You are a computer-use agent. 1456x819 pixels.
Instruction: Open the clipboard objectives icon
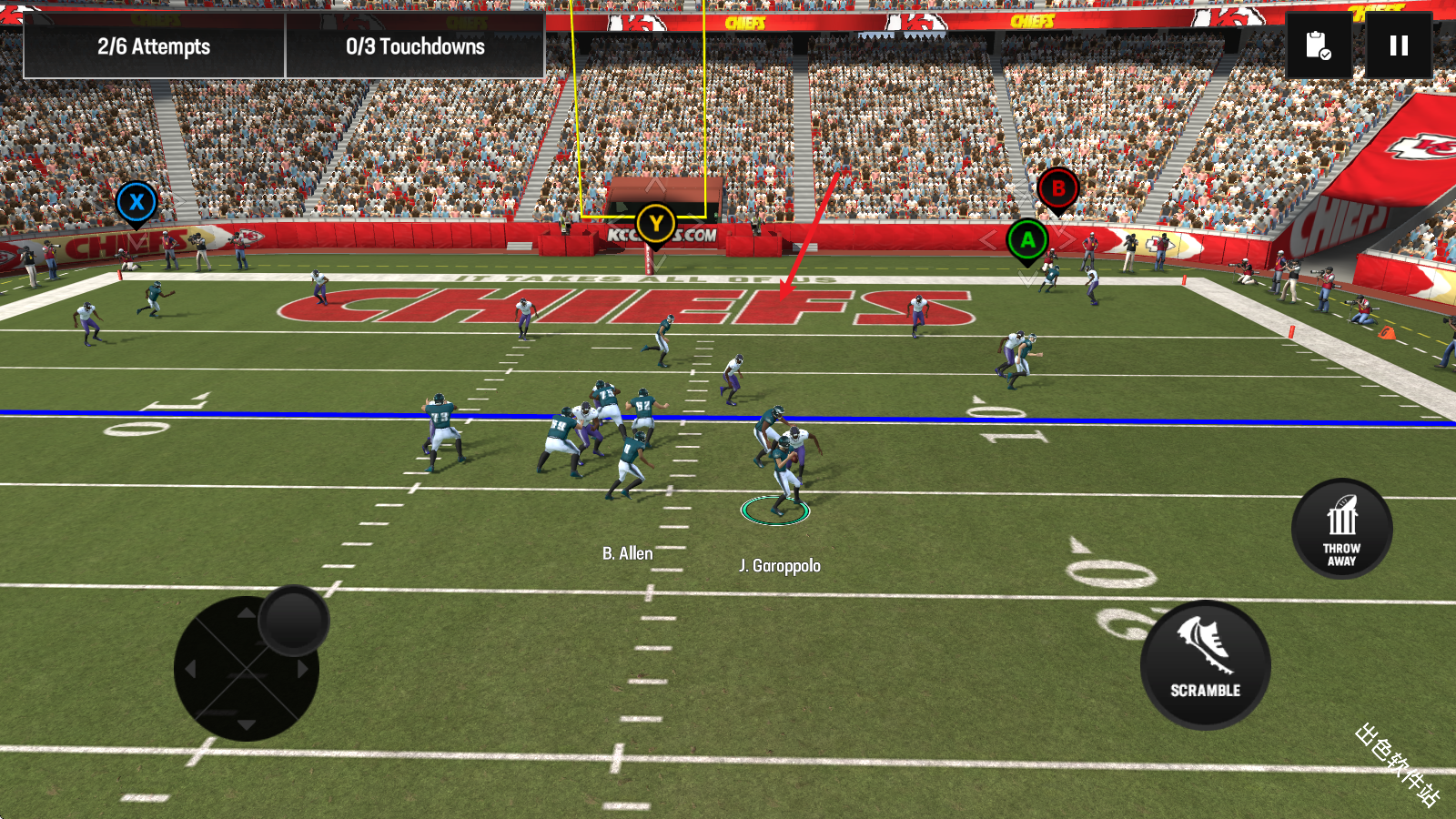tap(1319, 45)
